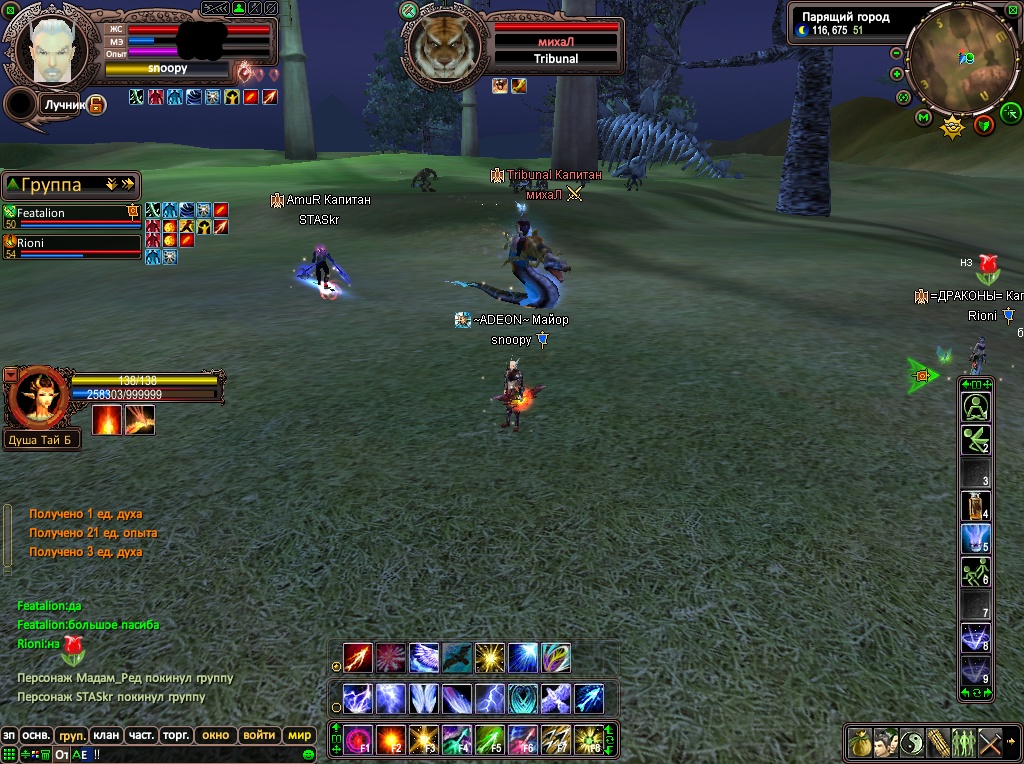This screenshot has height=764, width=1024.
Task: Open the crossed hammer and pickaxe menu
Action: coord(990,743)
